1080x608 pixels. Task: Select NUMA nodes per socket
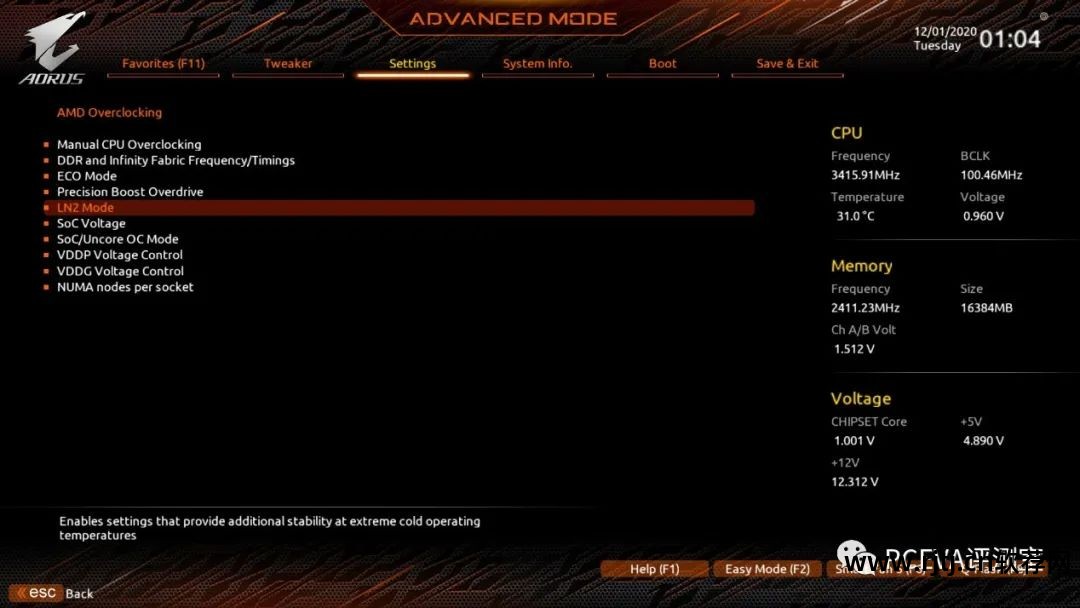[x=125, y=287]
